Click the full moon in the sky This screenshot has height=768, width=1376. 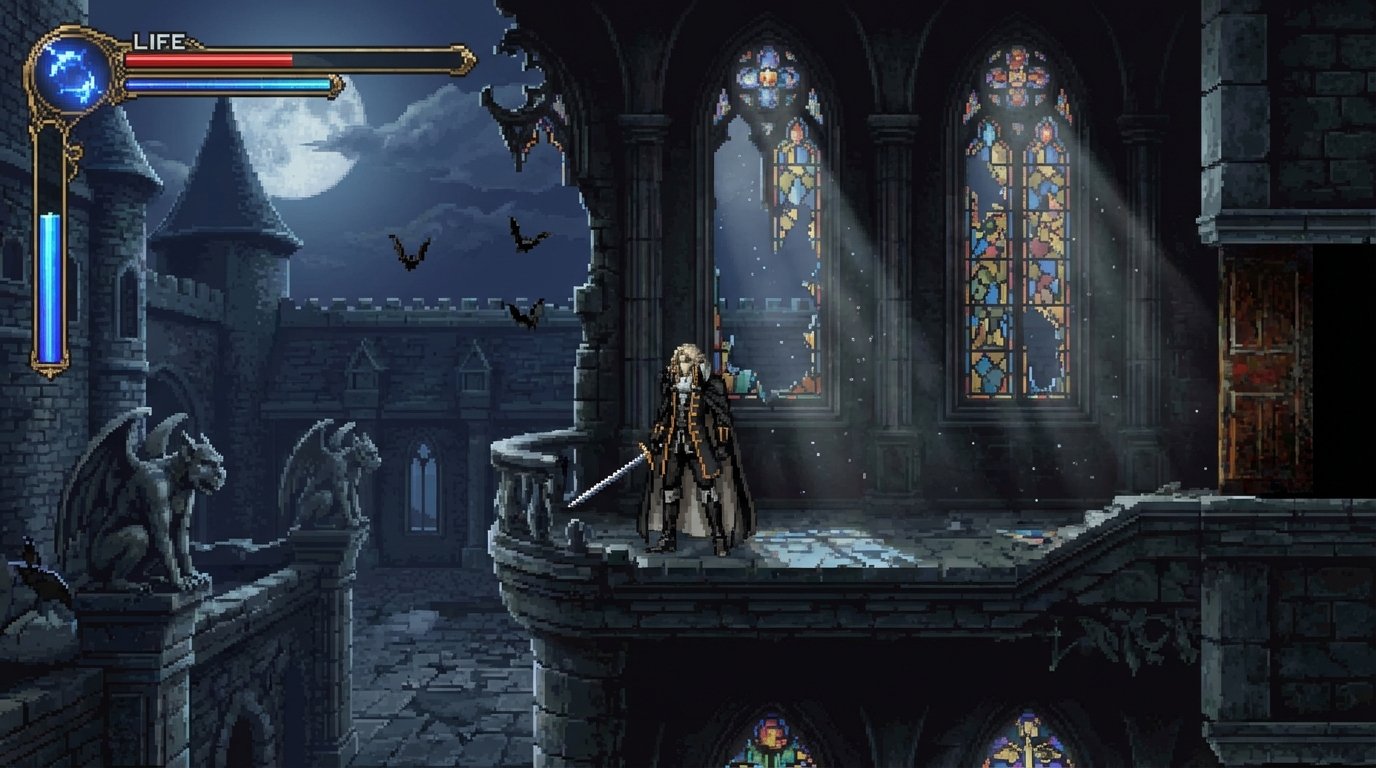tap(300, 150)
